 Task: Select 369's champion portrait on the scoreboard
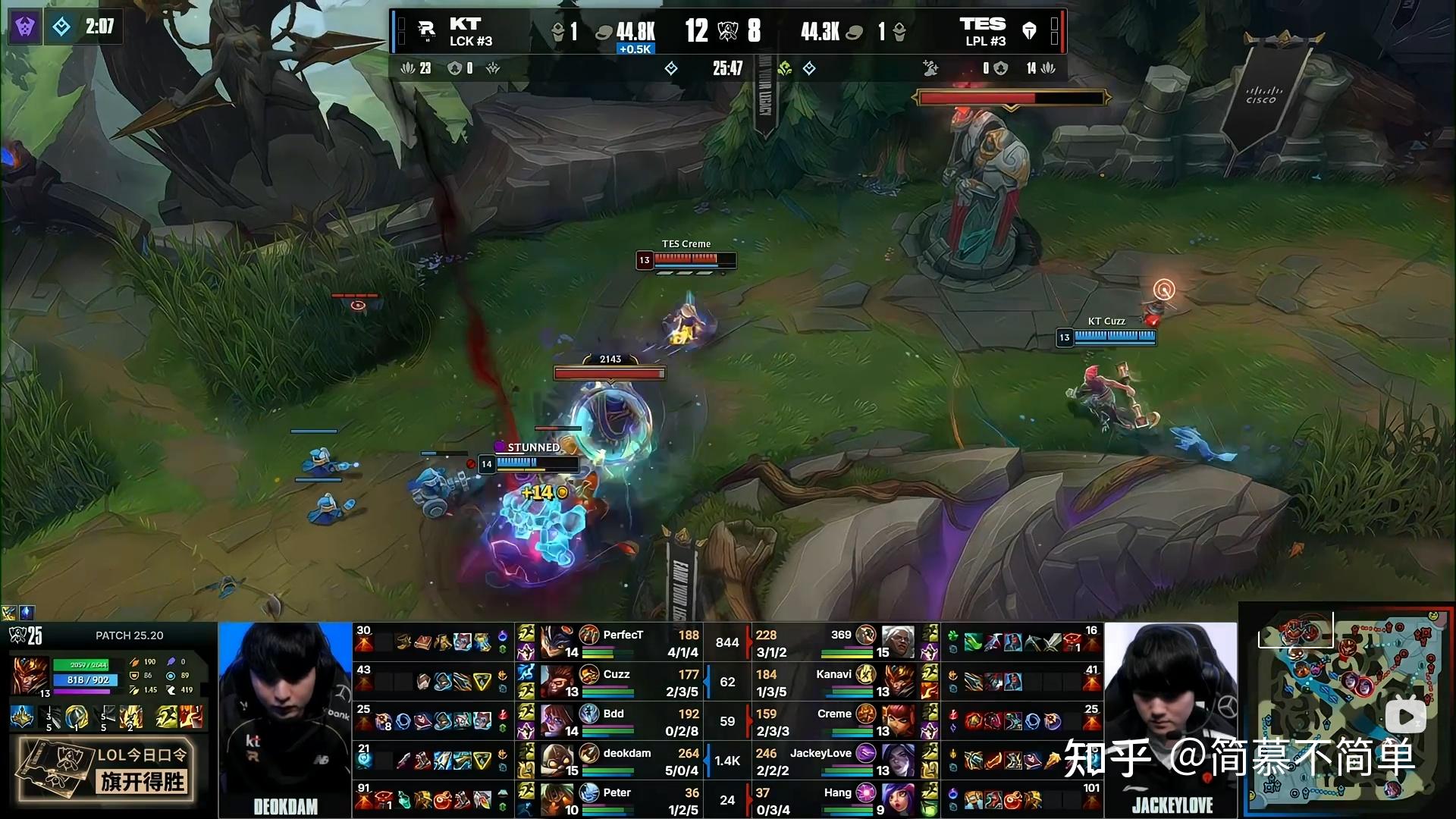point(898,642)
